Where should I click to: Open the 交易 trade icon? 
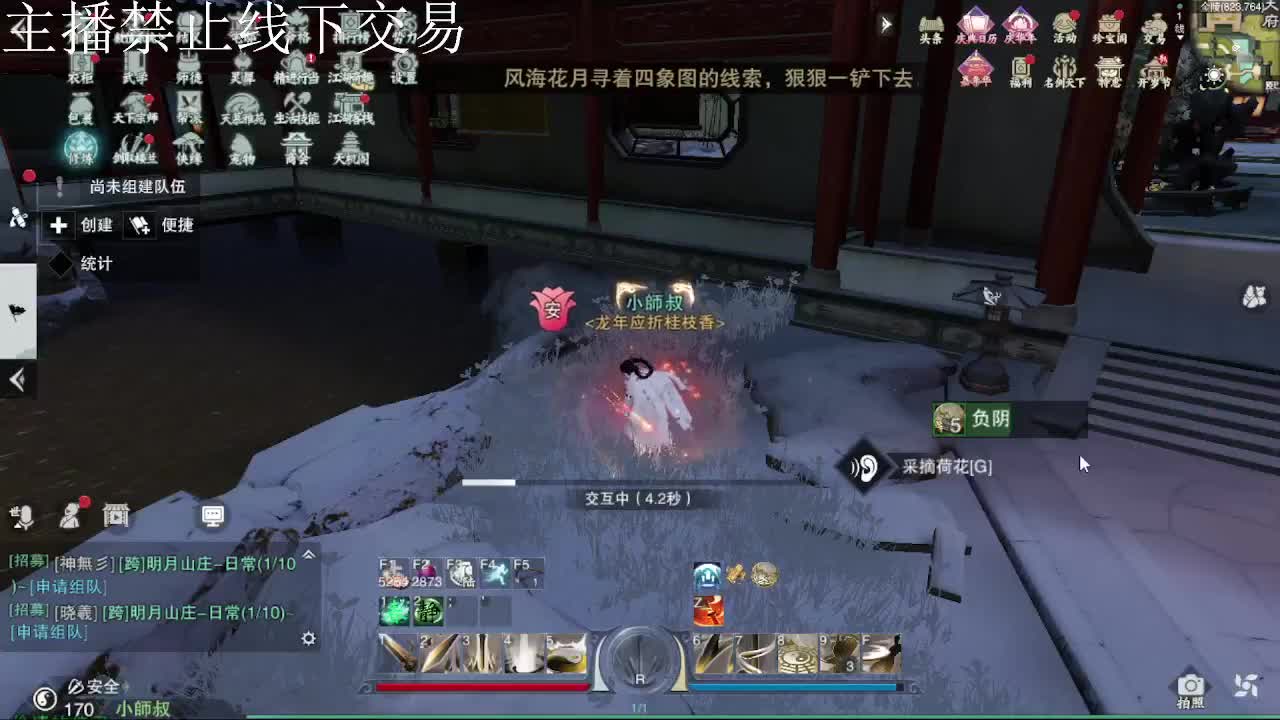[1157, 21]
